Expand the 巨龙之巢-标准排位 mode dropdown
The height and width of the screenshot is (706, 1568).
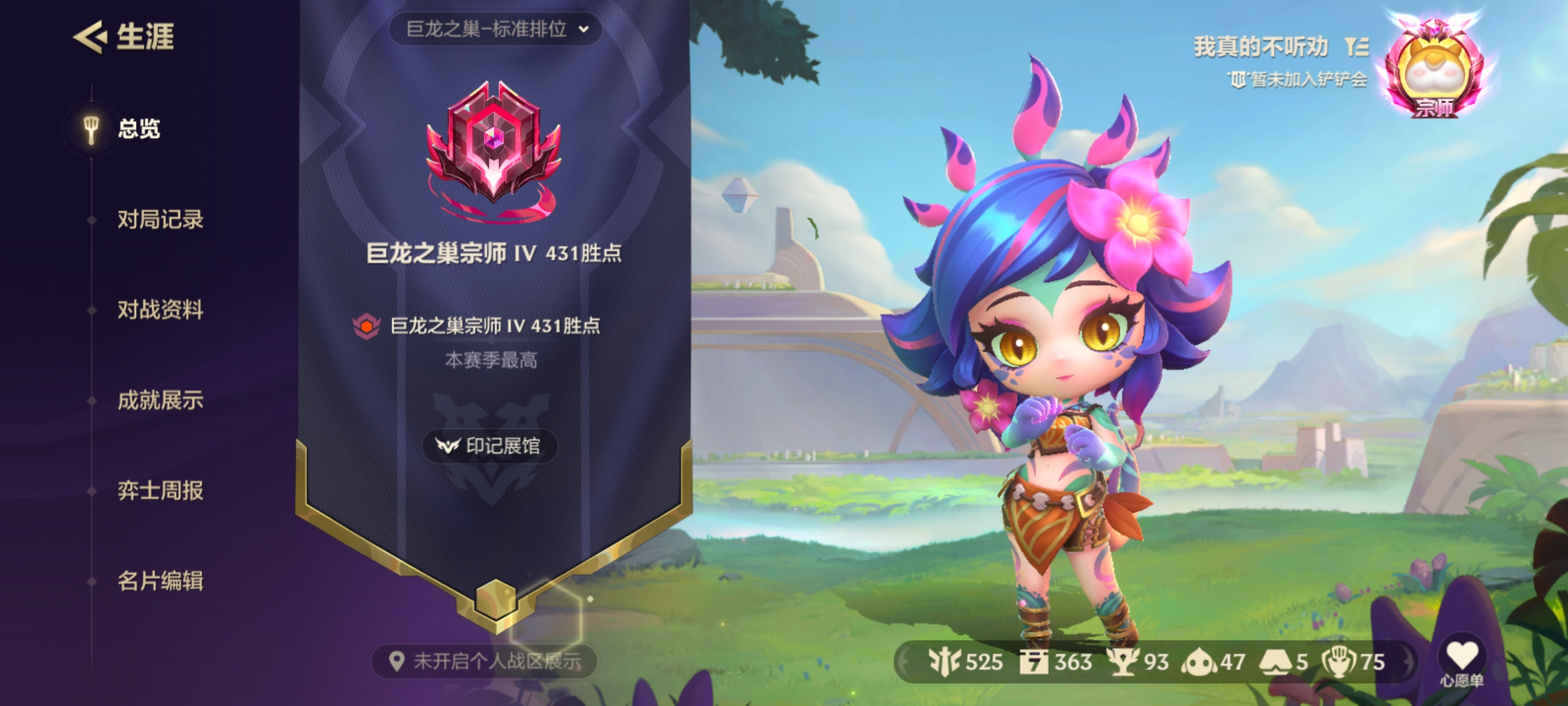coord(496,29)
